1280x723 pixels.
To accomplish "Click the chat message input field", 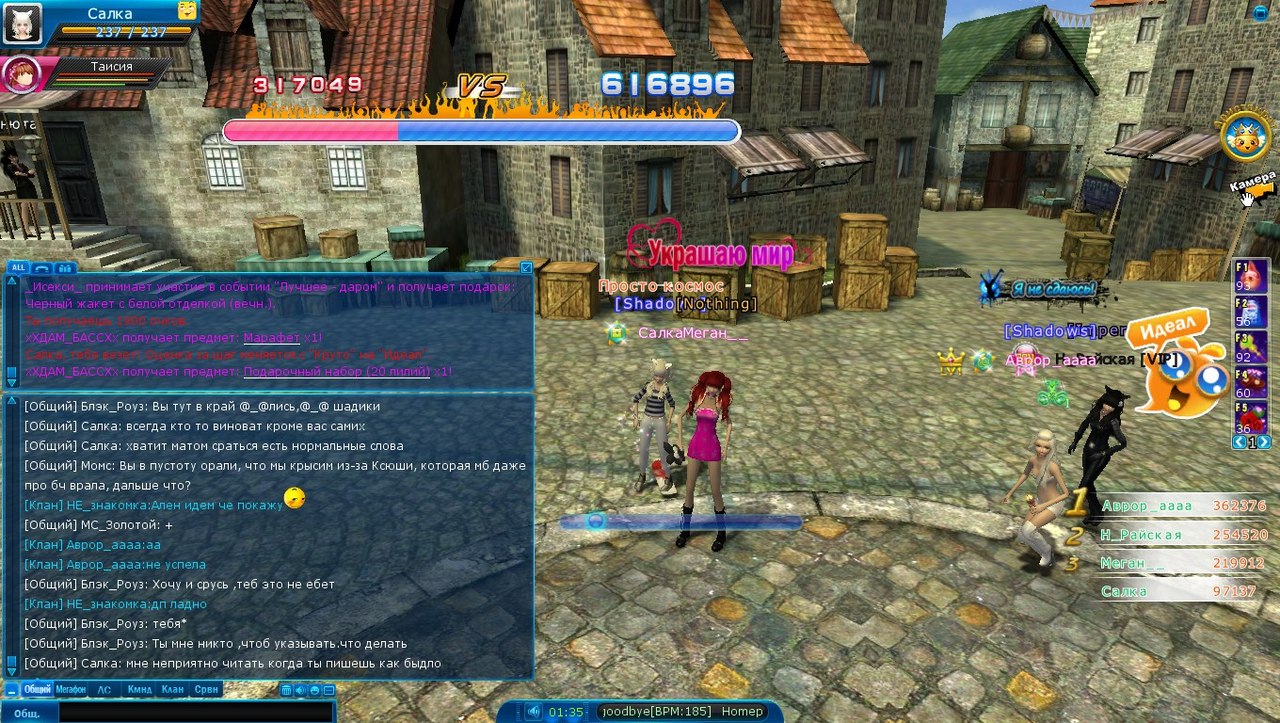I will coord(195,713).
